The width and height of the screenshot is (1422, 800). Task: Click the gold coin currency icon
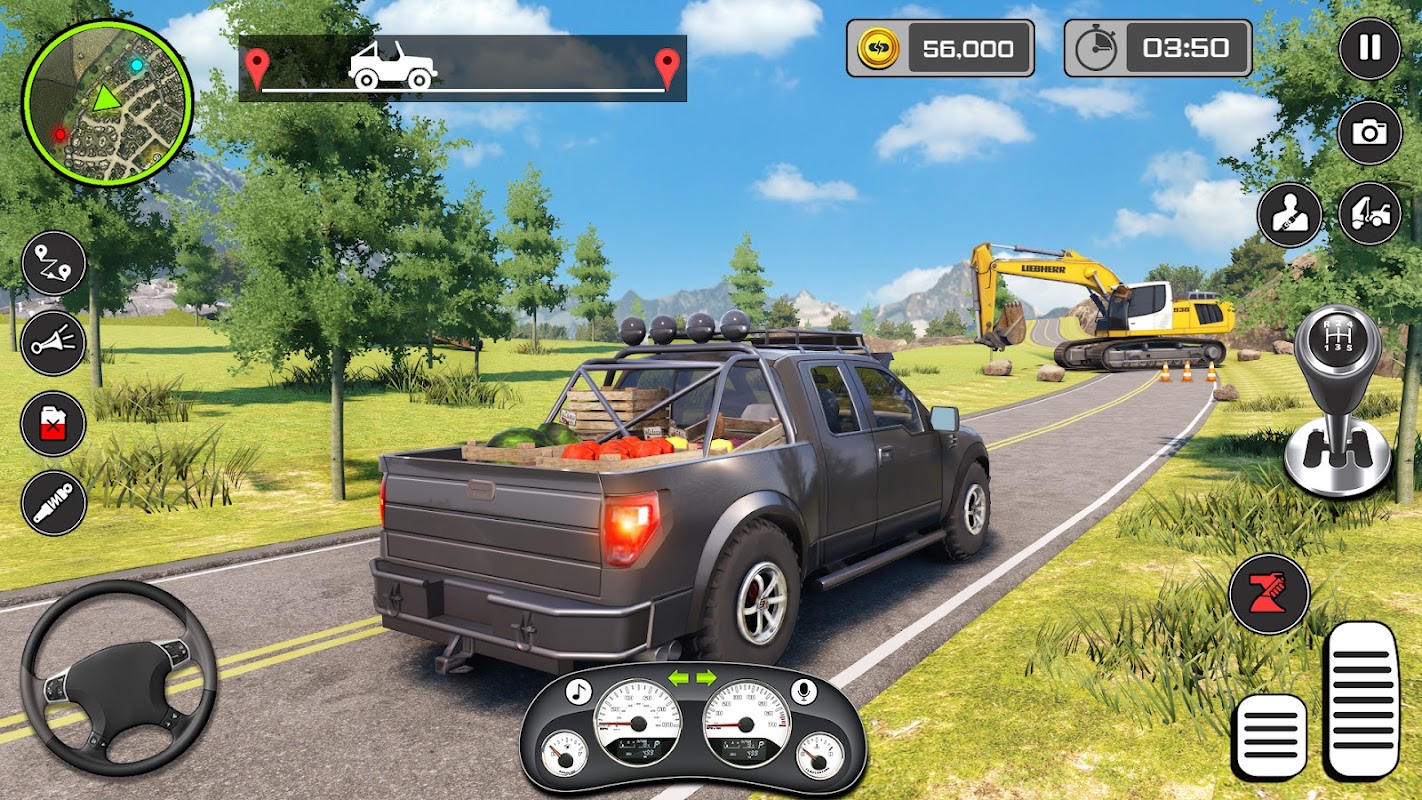pos(878,48)
